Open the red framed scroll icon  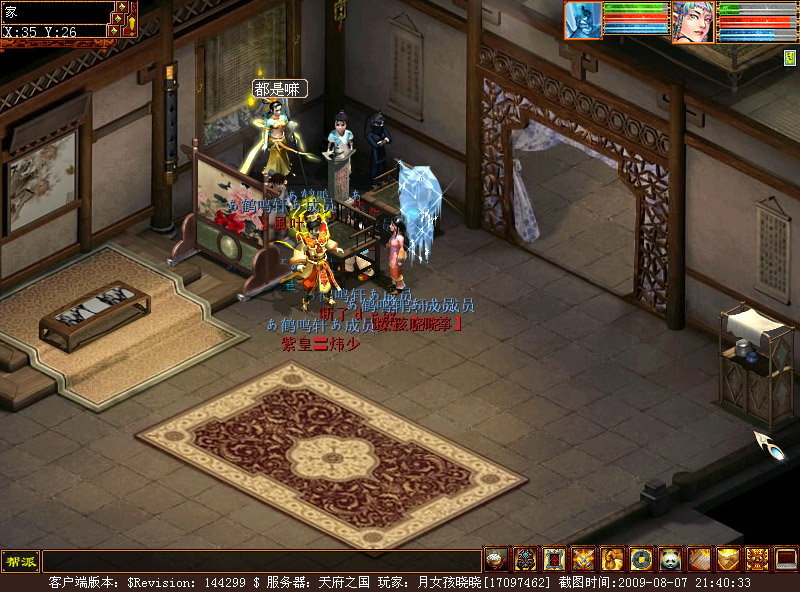554,560
